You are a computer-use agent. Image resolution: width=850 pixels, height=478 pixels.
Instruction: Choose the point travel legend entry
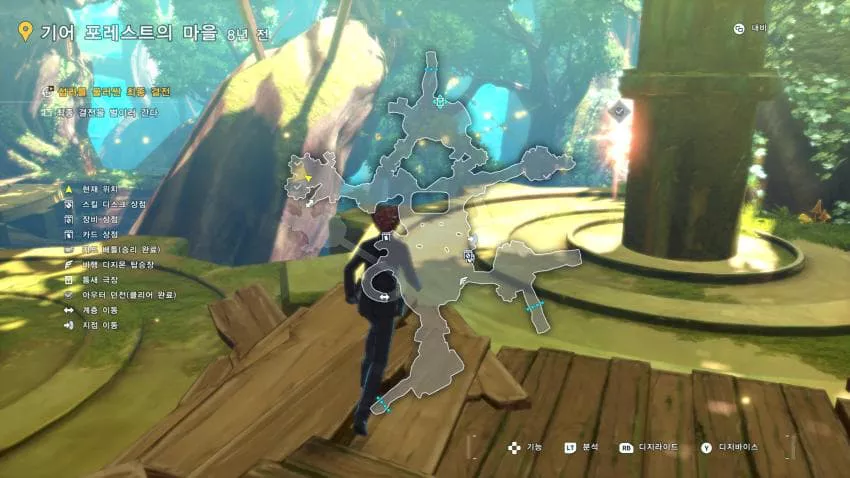[100, 325]
